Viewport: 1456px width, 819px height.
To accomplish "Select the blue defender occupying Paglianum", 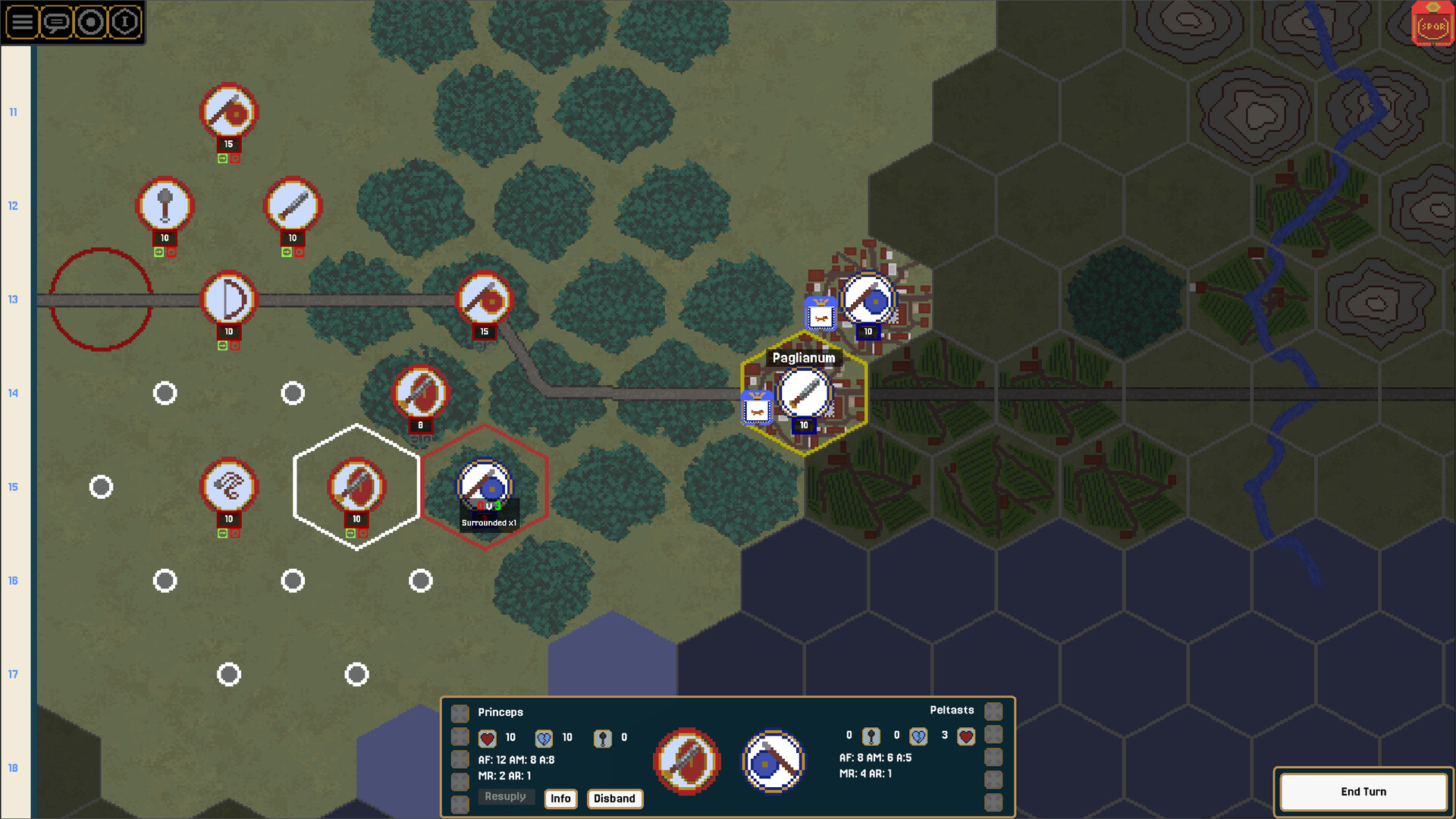I will click(x=804, y=393).
